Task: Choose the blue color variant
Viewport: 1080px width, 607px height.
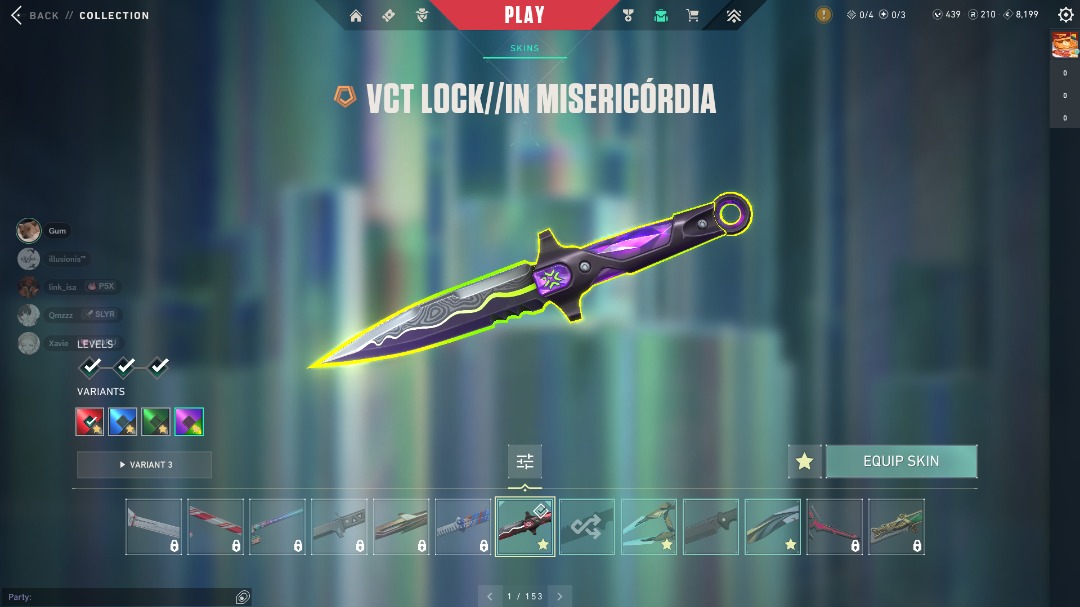Action: pos(123,422)
